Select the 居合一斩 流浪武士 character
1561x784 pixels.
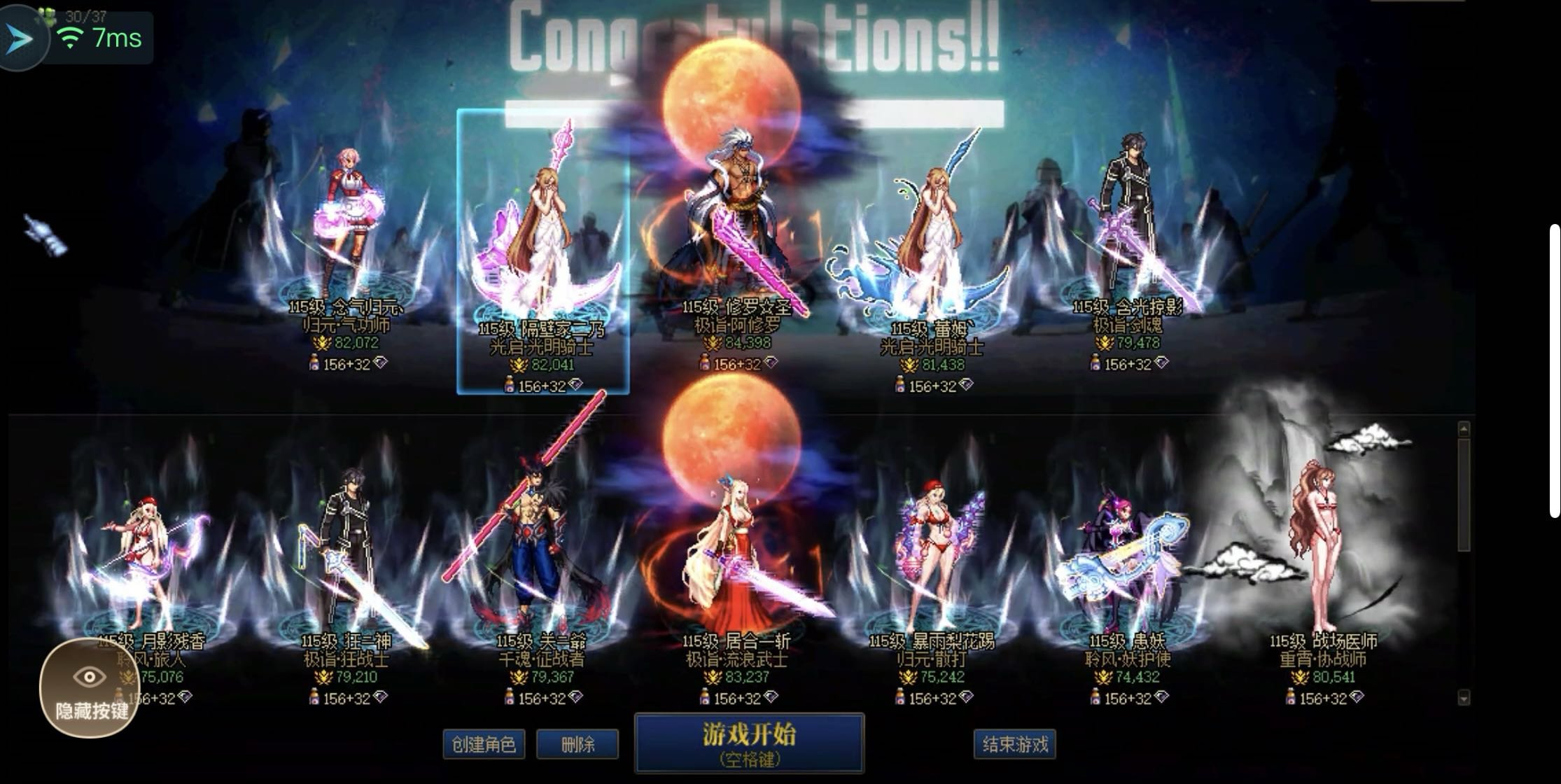736,560
